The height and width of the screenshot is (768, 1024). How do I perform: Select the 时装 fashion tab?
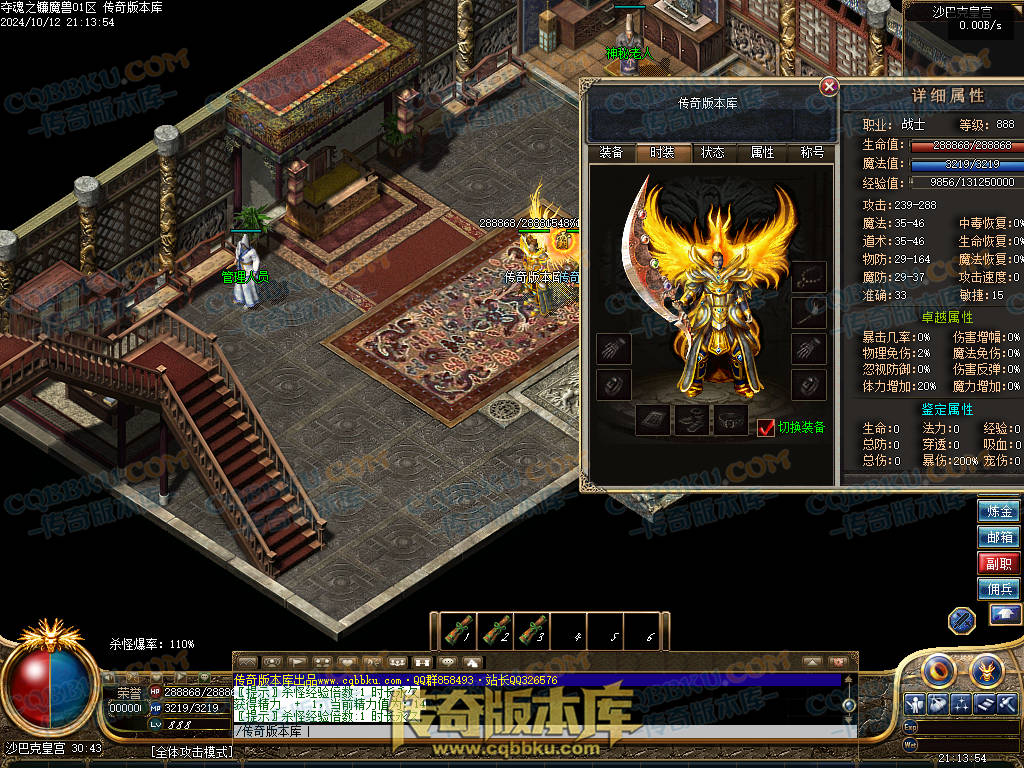(x=662, y=153)
